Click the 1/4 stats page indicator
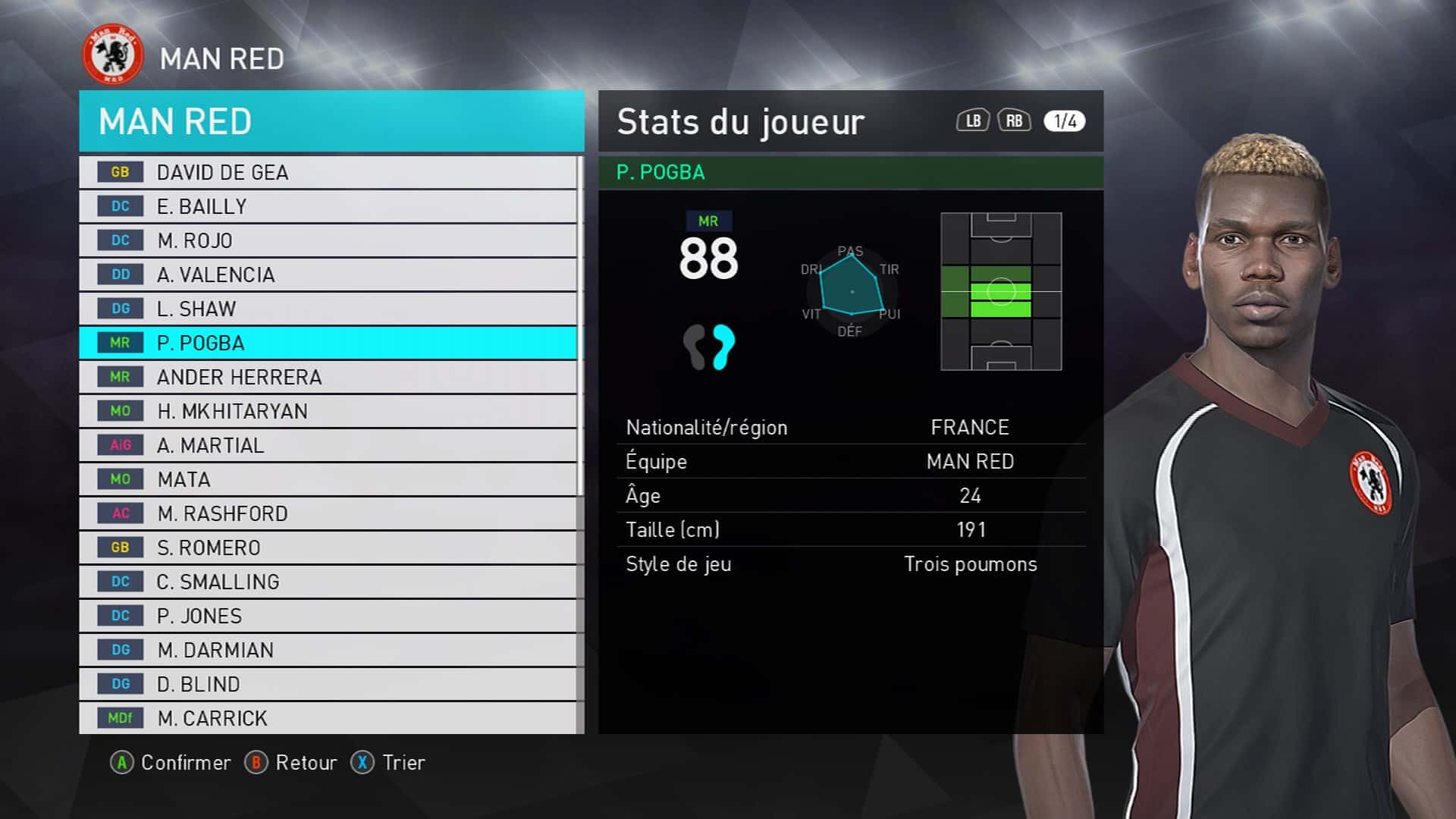 1064,121
